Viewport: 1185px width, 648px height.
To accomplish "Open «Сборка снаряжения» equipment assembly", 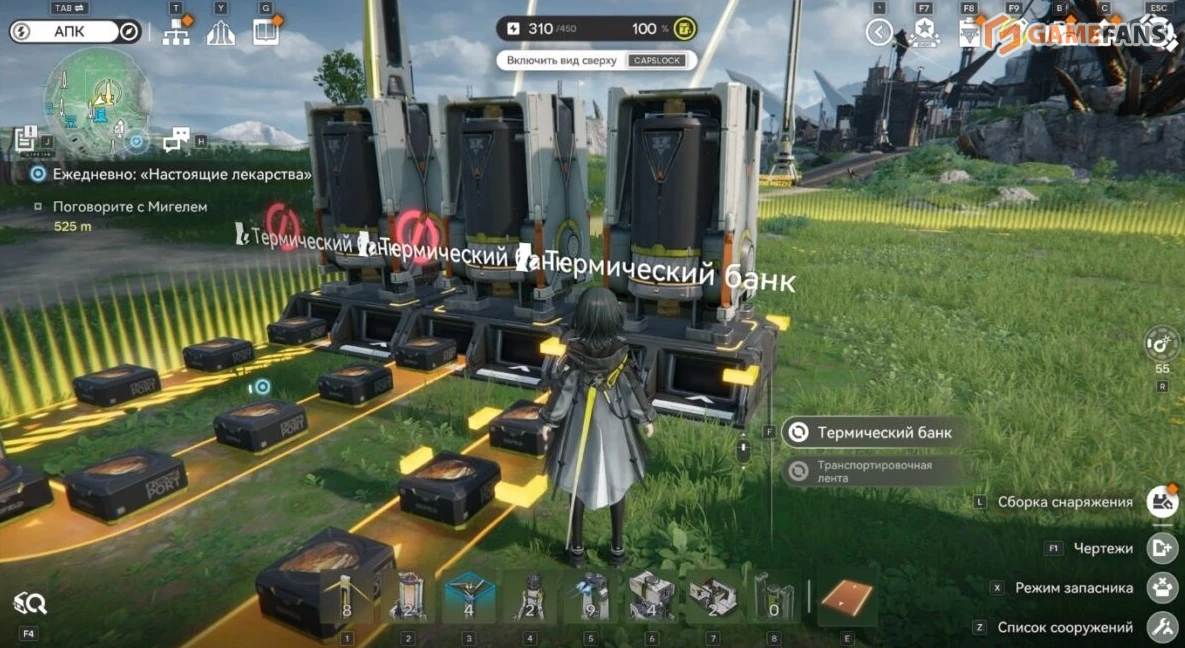I will tap(1161, 502).
